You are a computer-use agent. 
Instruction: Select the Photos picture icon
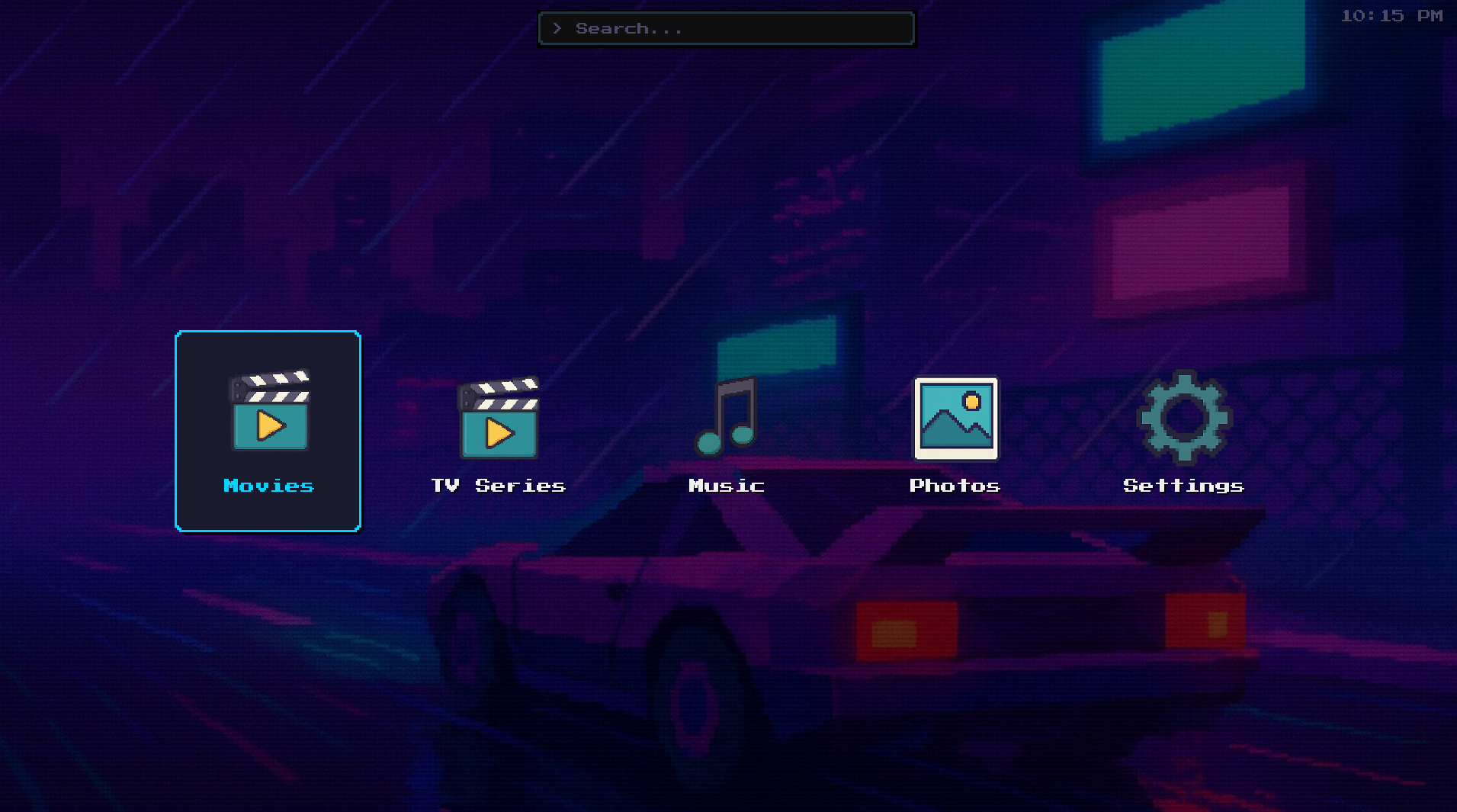(955, 418)
